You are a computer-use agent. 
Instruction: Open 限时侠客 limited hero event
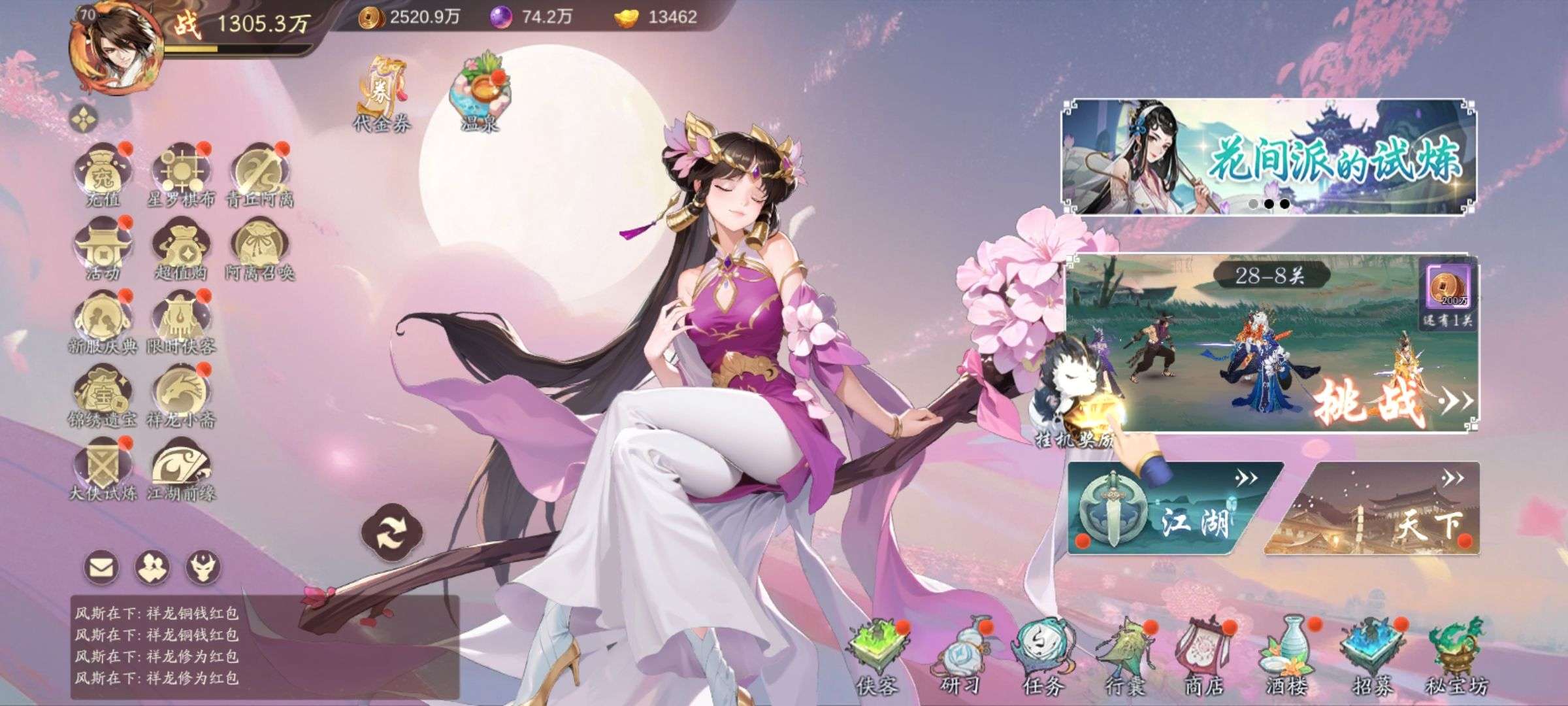click(x=181, y=322)
